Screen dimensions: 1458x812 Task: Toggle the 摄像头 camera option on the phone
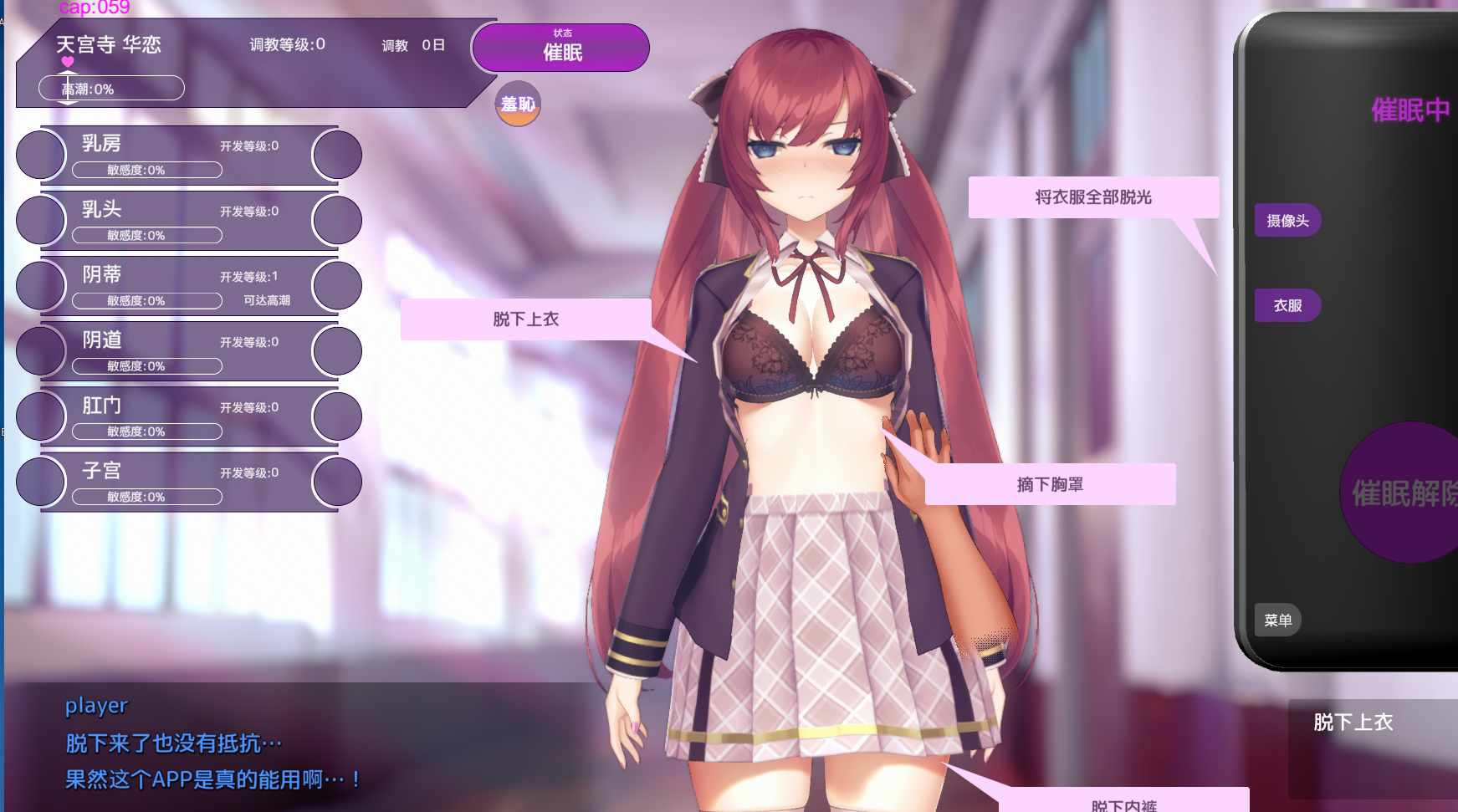tap(1287, 219)
